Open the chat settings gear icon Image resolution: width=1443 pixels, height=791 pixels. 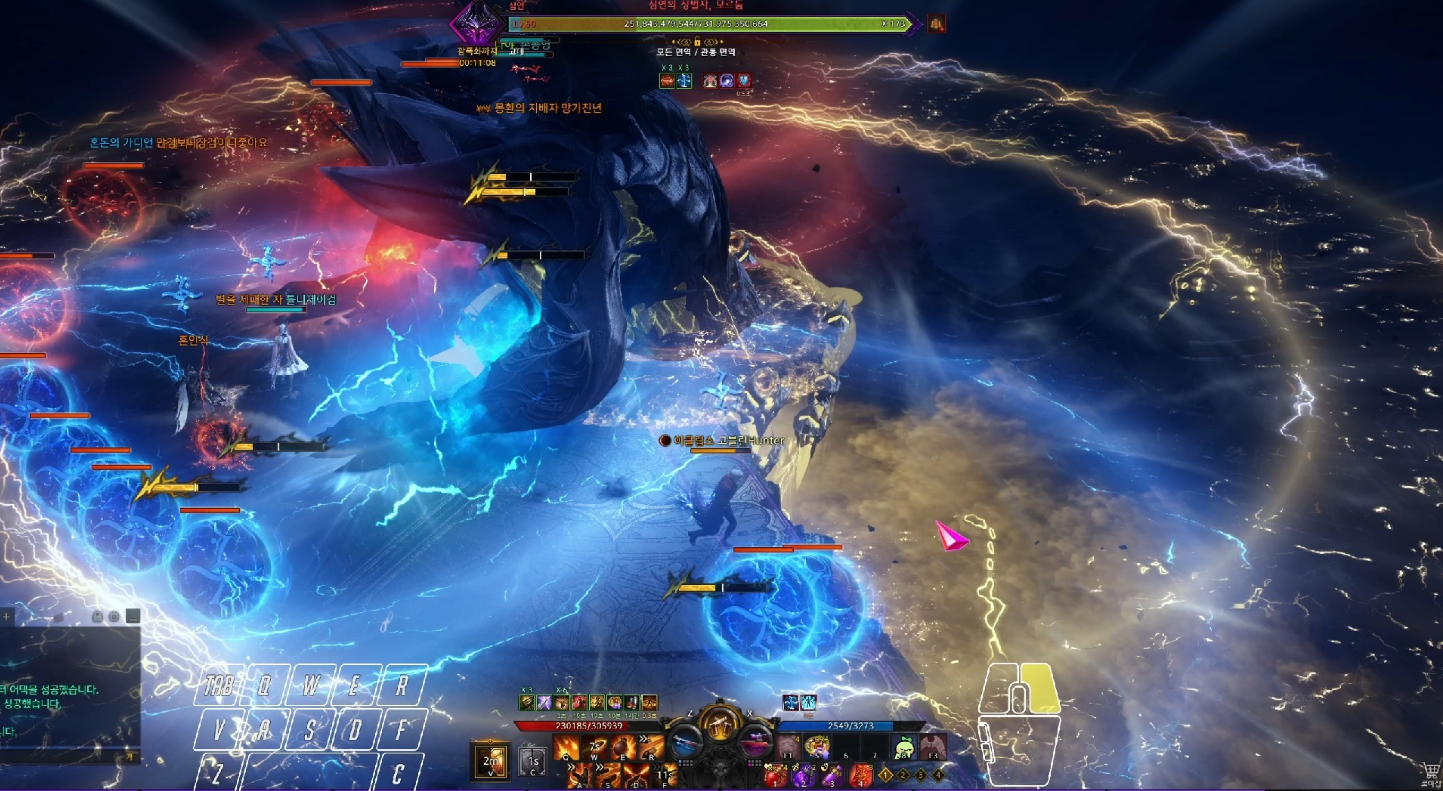click(x=114, y=617)
